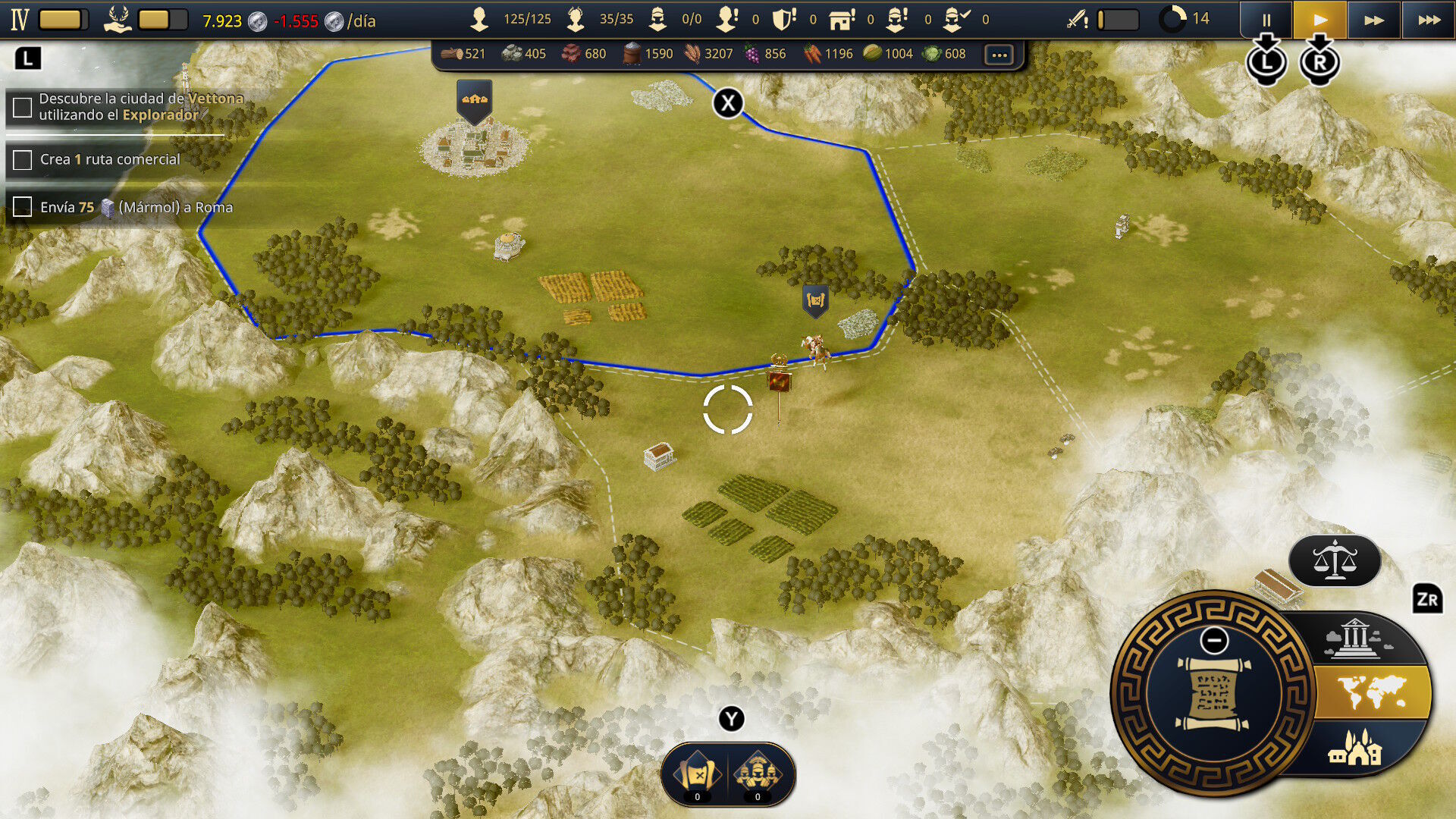Switch to double fast-forward speed

[1373, 20]
